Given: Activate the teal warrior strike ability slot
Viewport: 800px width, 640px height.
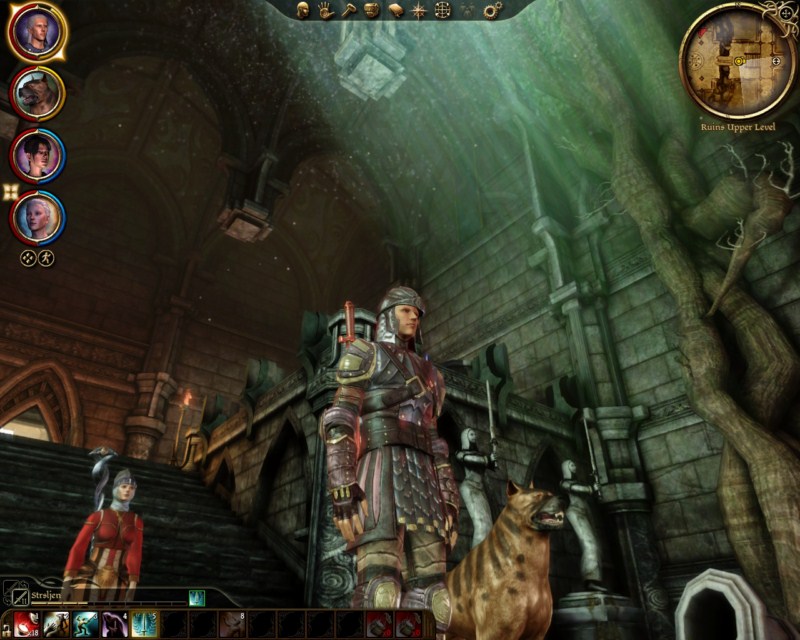Looking at the screenshot, I should (84, 624).
